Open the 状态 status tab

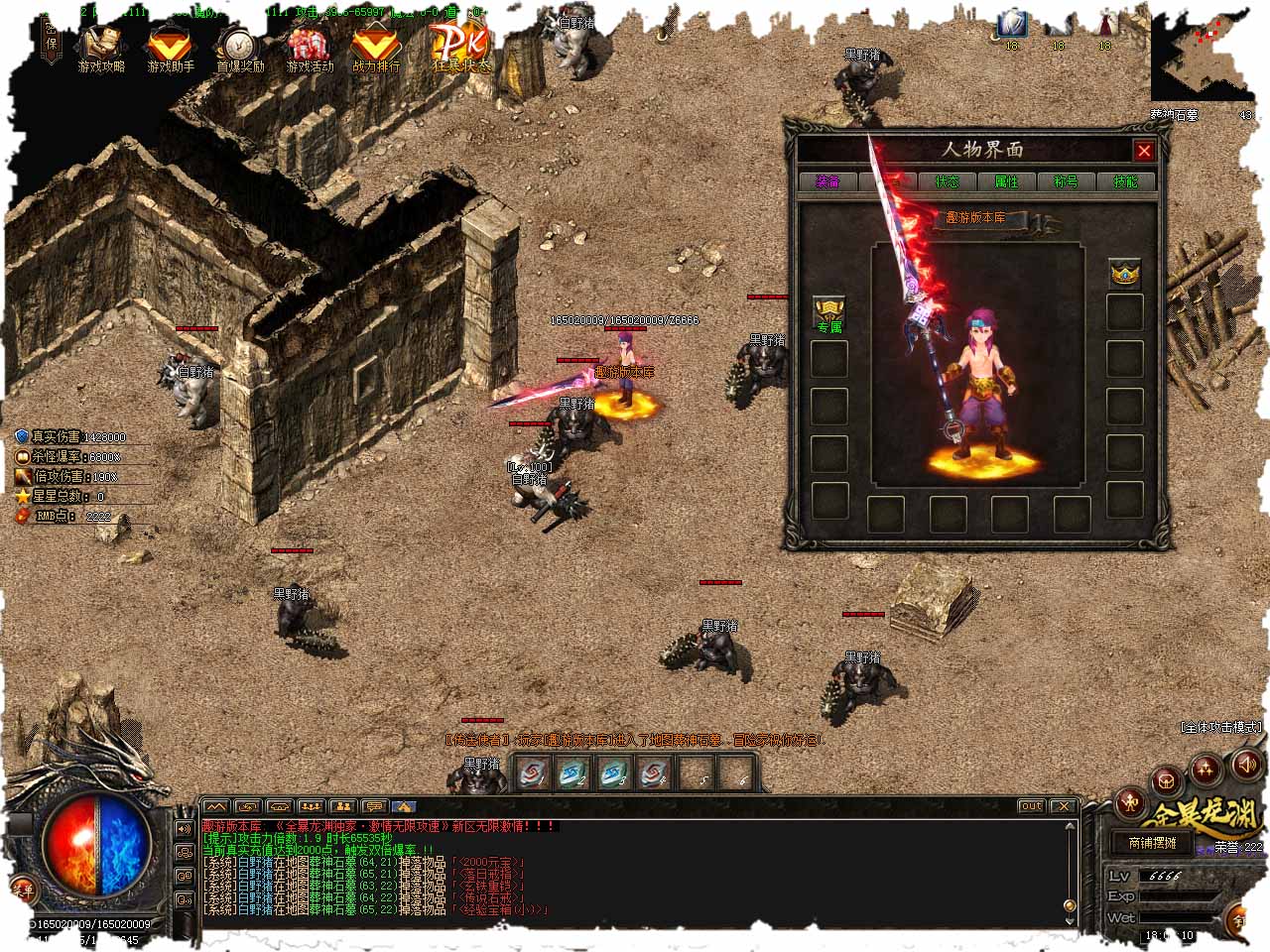[947, 181]
